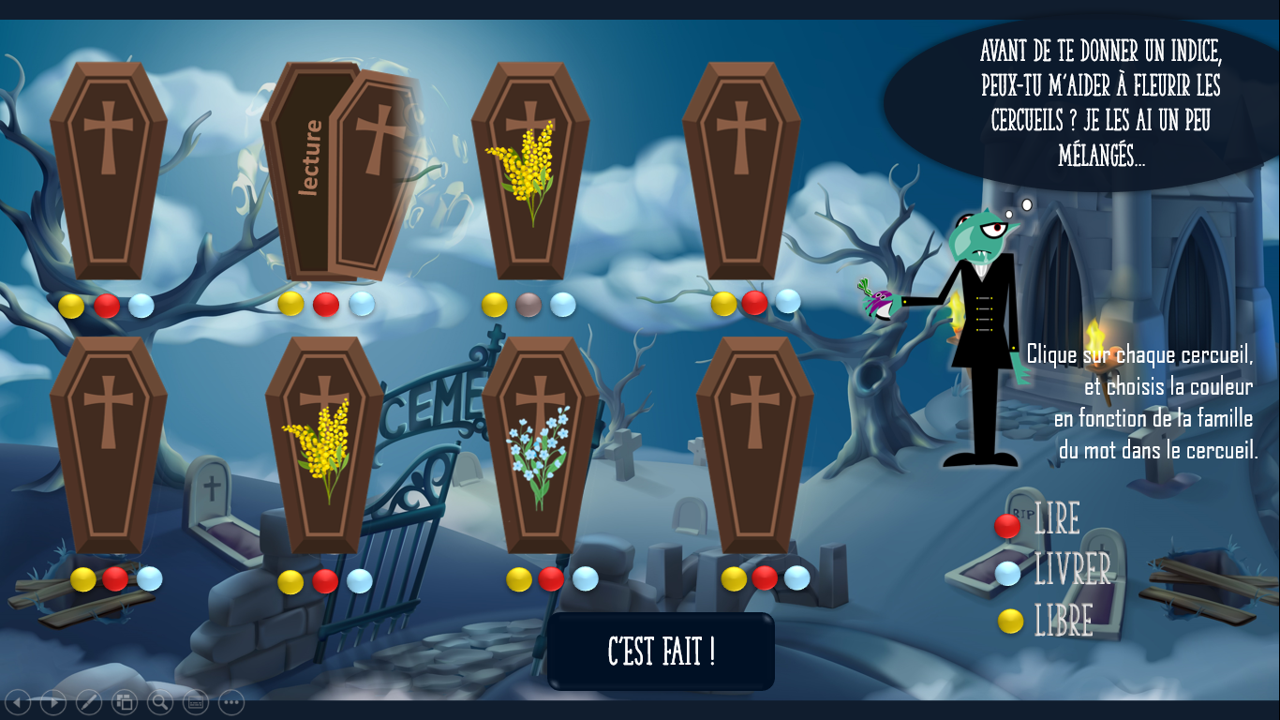Click the grayed-out brown dot under a mimosa coffin
This screenshot has height=720, width=1280.
click(529, 305)
